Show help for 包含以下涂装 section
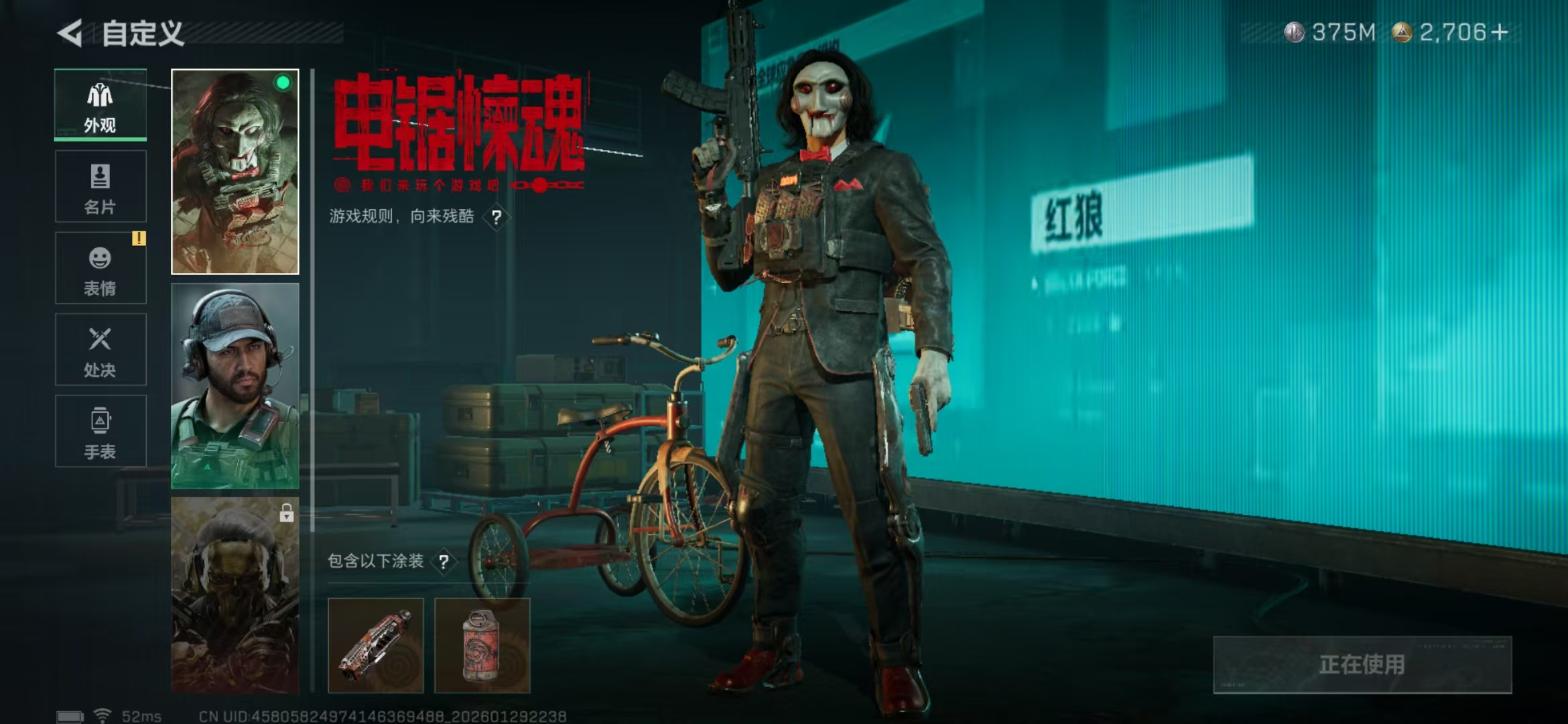 tap(444, 562)
